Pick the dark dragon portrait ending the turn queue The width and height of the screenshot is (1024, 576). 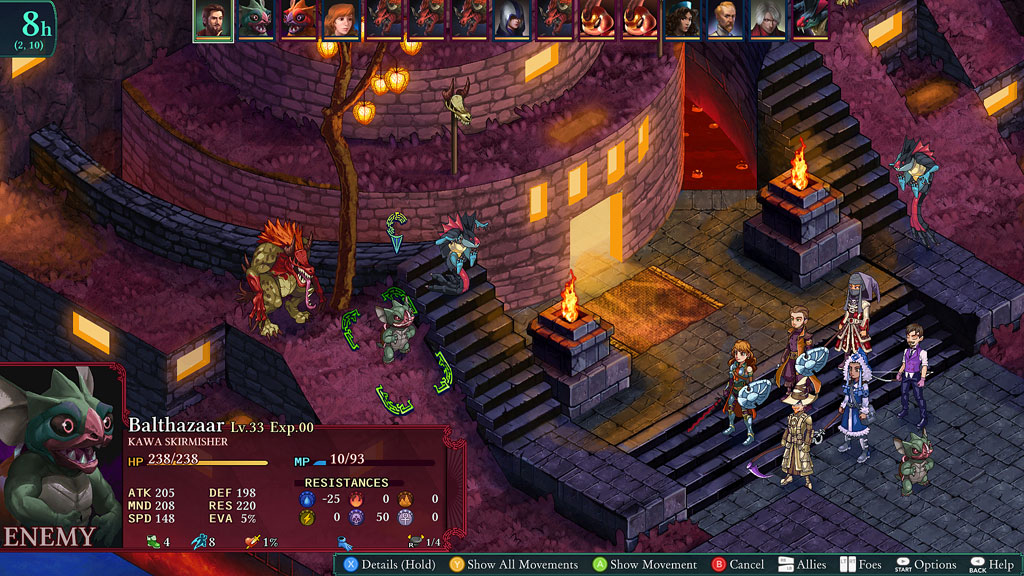pos(810,20)
